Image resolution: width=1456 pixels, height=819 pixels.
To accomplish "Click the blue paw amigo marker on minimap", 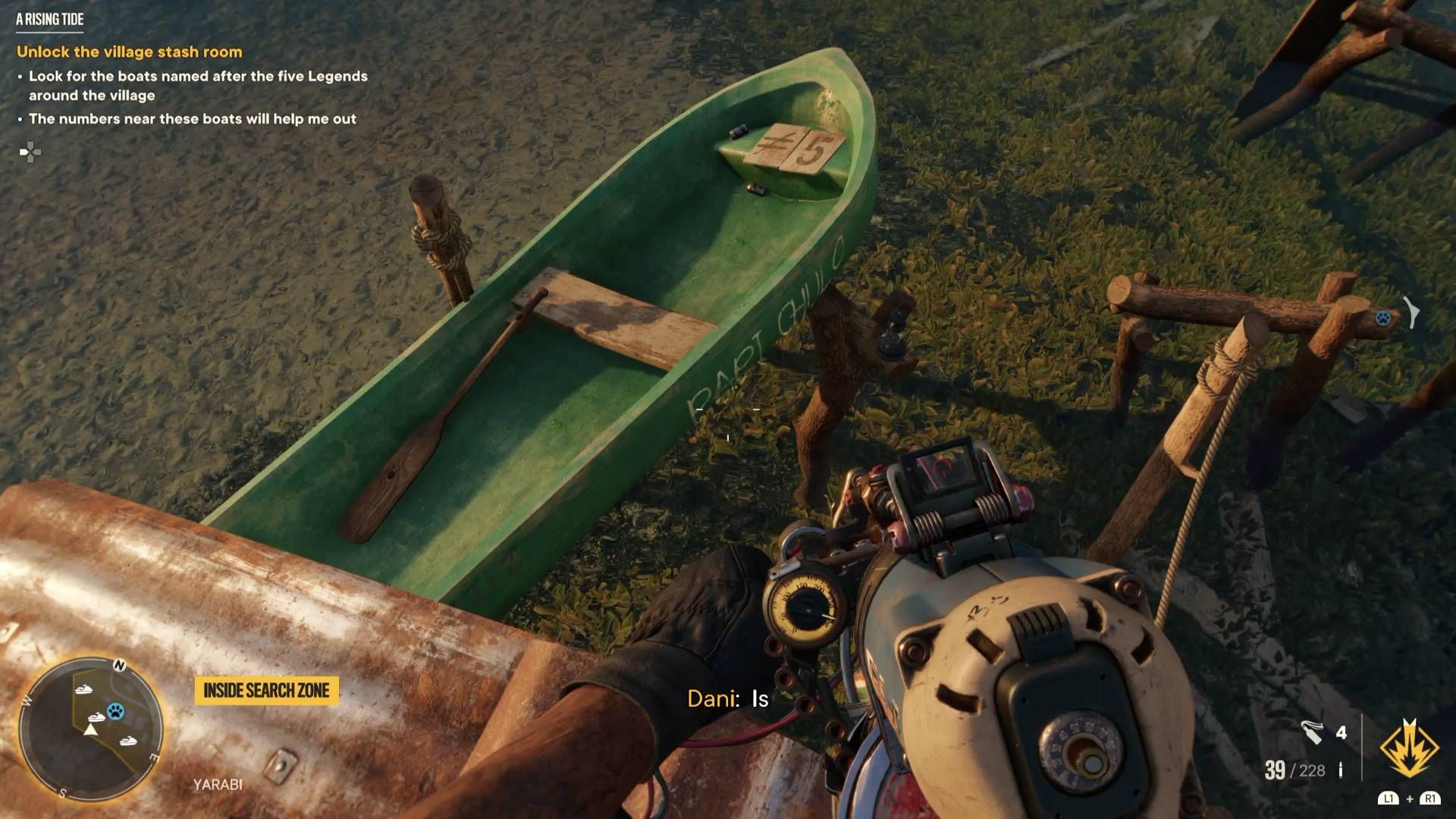I will coord(115,711).
